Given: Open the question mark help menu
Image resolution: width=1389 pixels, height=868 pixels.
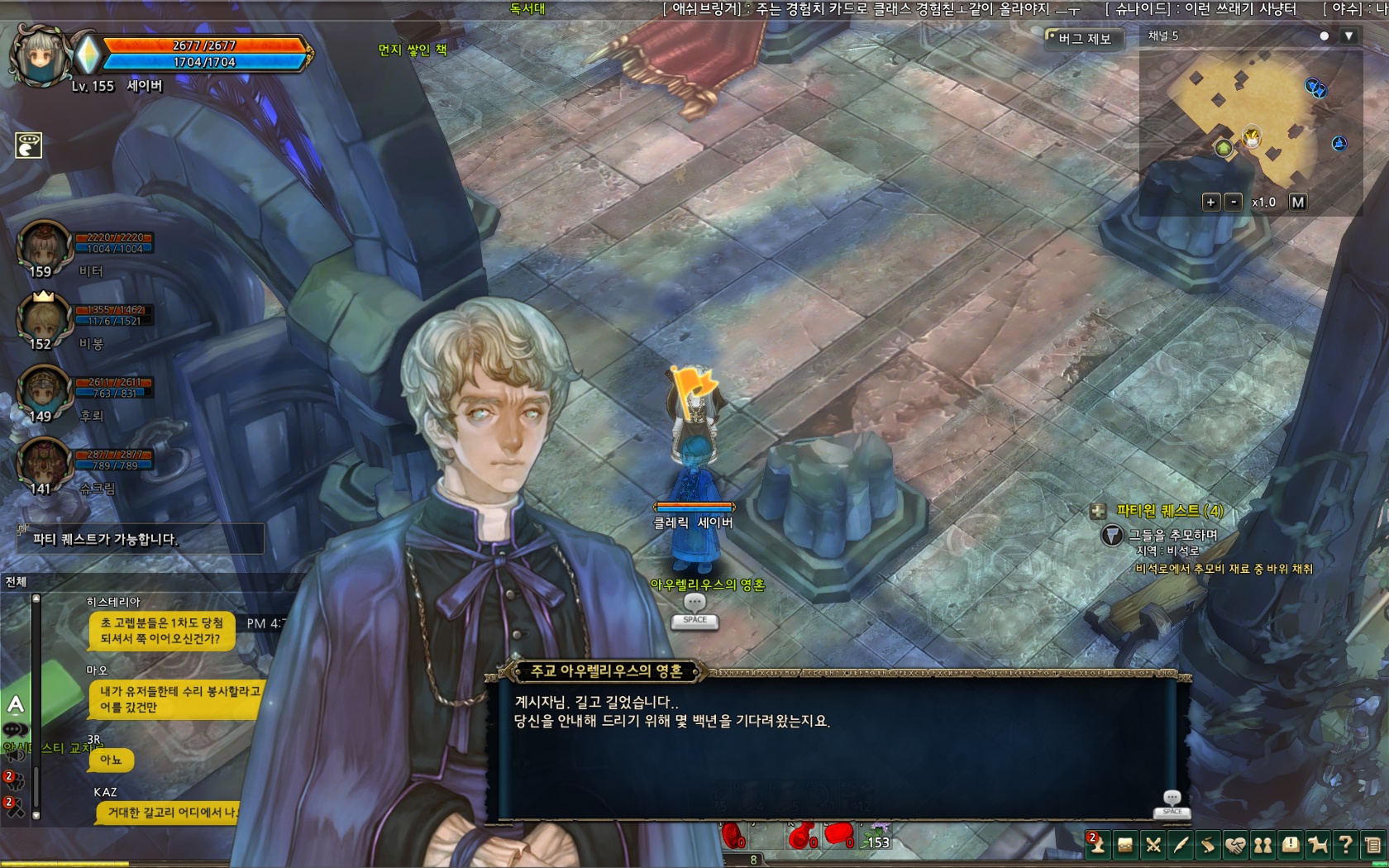Looking at the screenshot, I should point(1345,845).
